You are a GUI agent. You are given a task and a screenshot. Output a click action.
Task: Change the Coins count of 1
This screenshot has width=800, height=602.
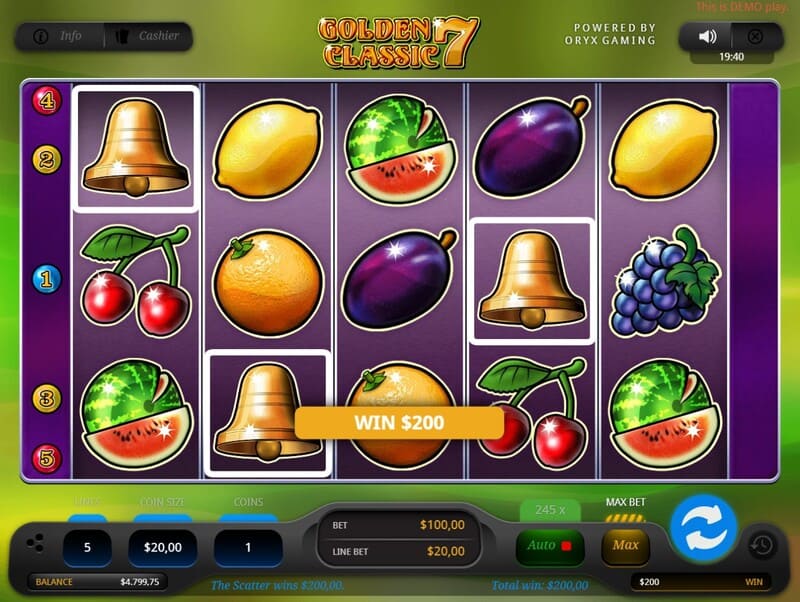[x=248, y=547]
